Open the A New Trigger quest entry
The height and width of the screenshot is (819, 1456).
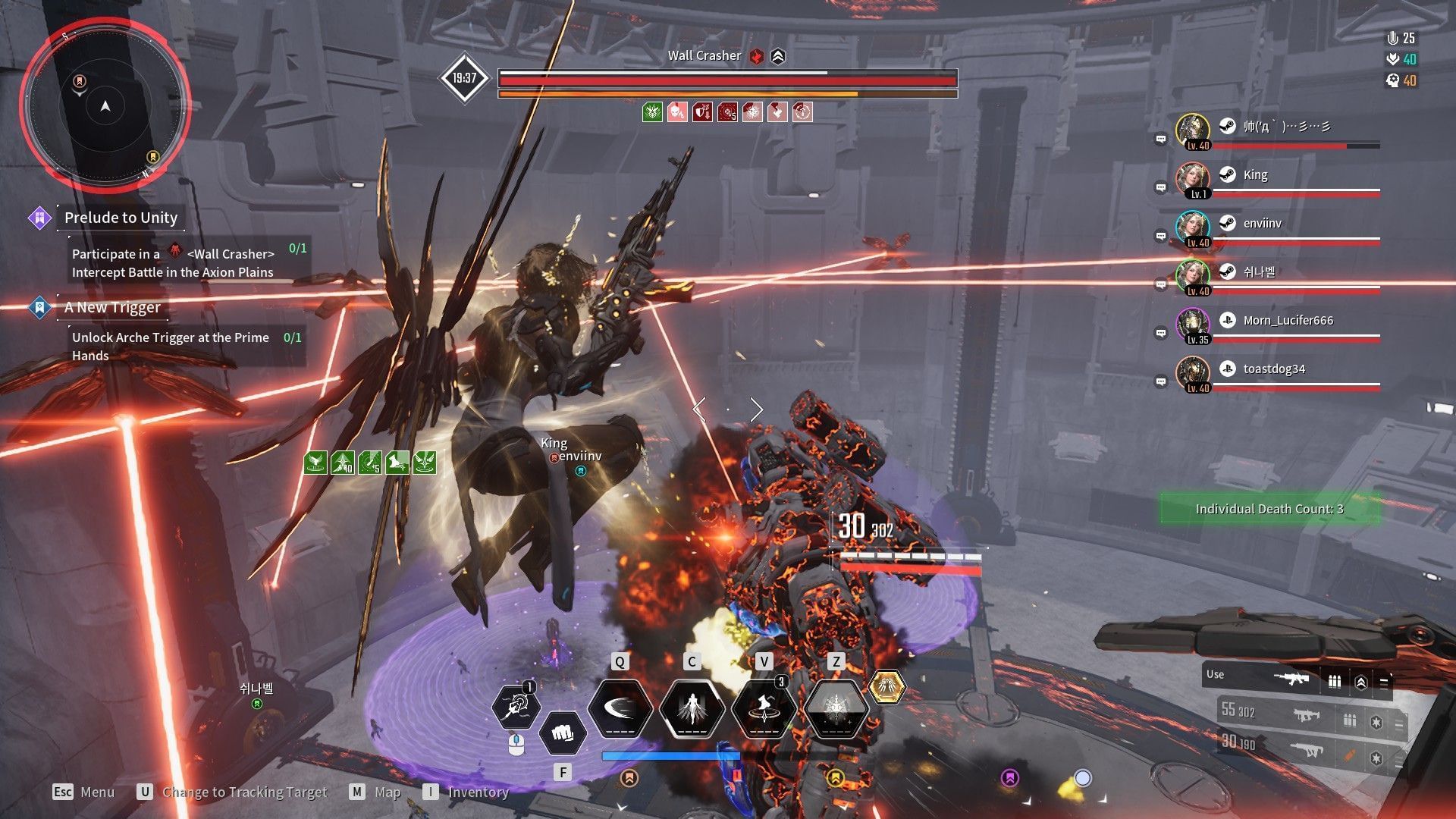click(x=112, y=307)
